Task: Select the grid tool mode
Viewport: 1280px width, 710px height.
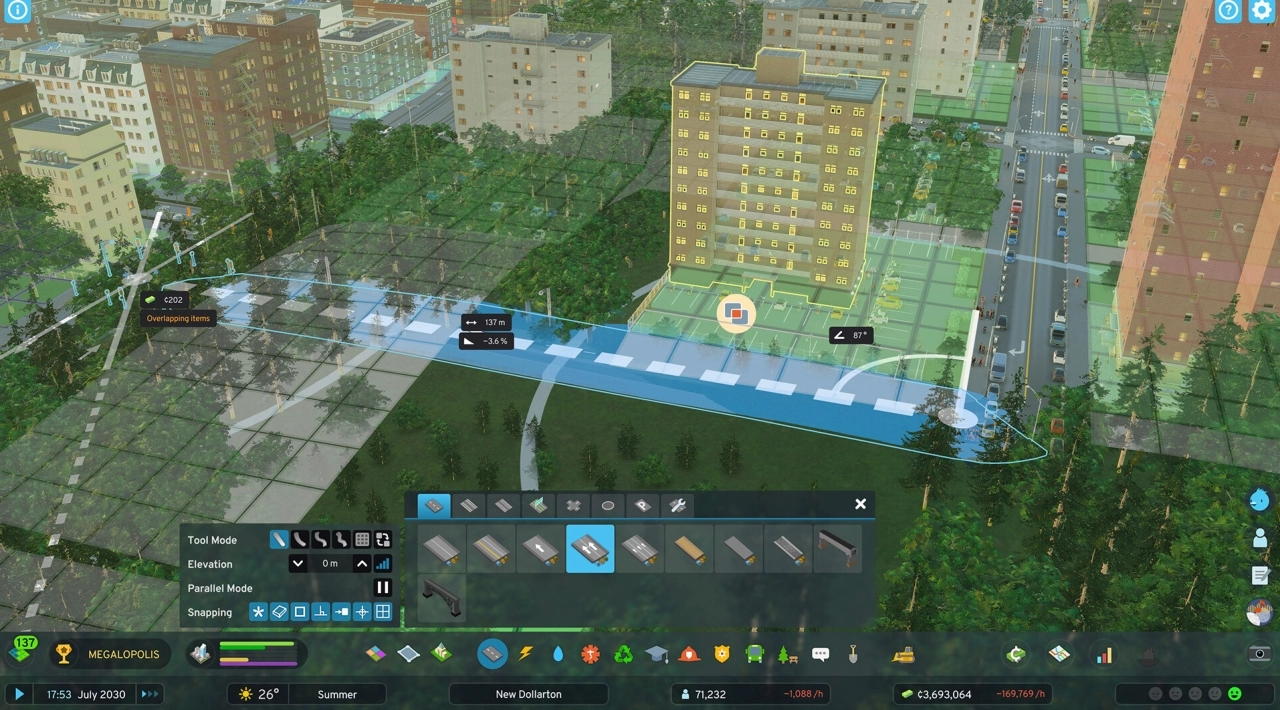Action: coord(362,540)
